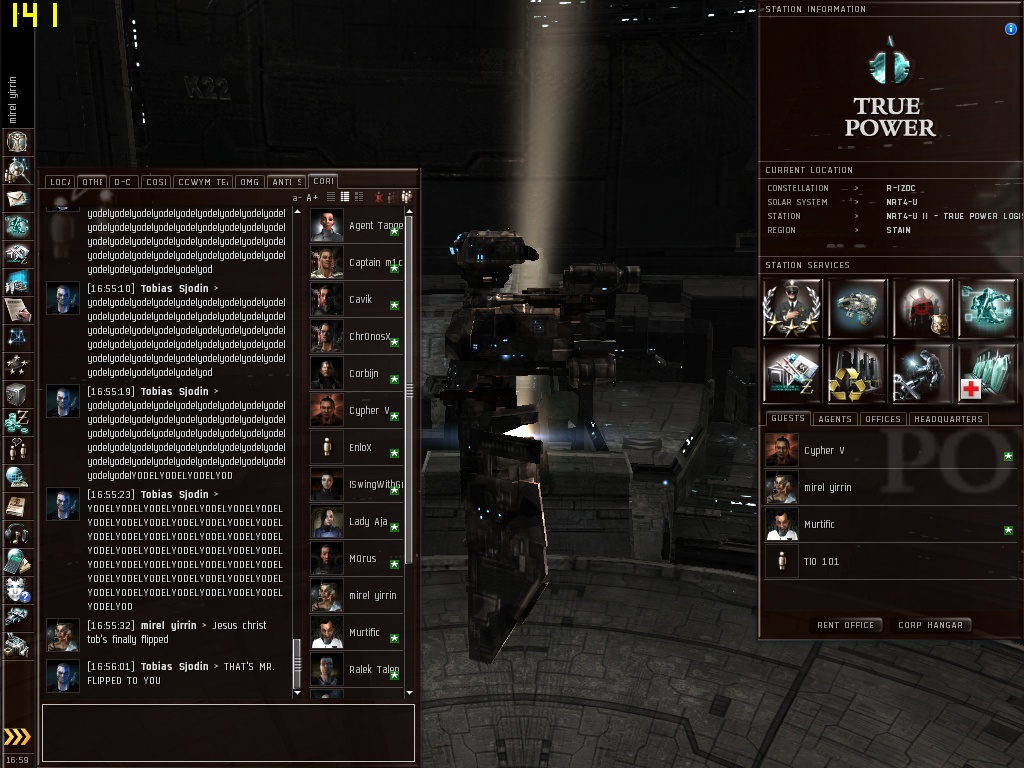Viewport: 1024px width, 768px height.
Task: Click the chat message input box
Action: [x=228, y=732]
